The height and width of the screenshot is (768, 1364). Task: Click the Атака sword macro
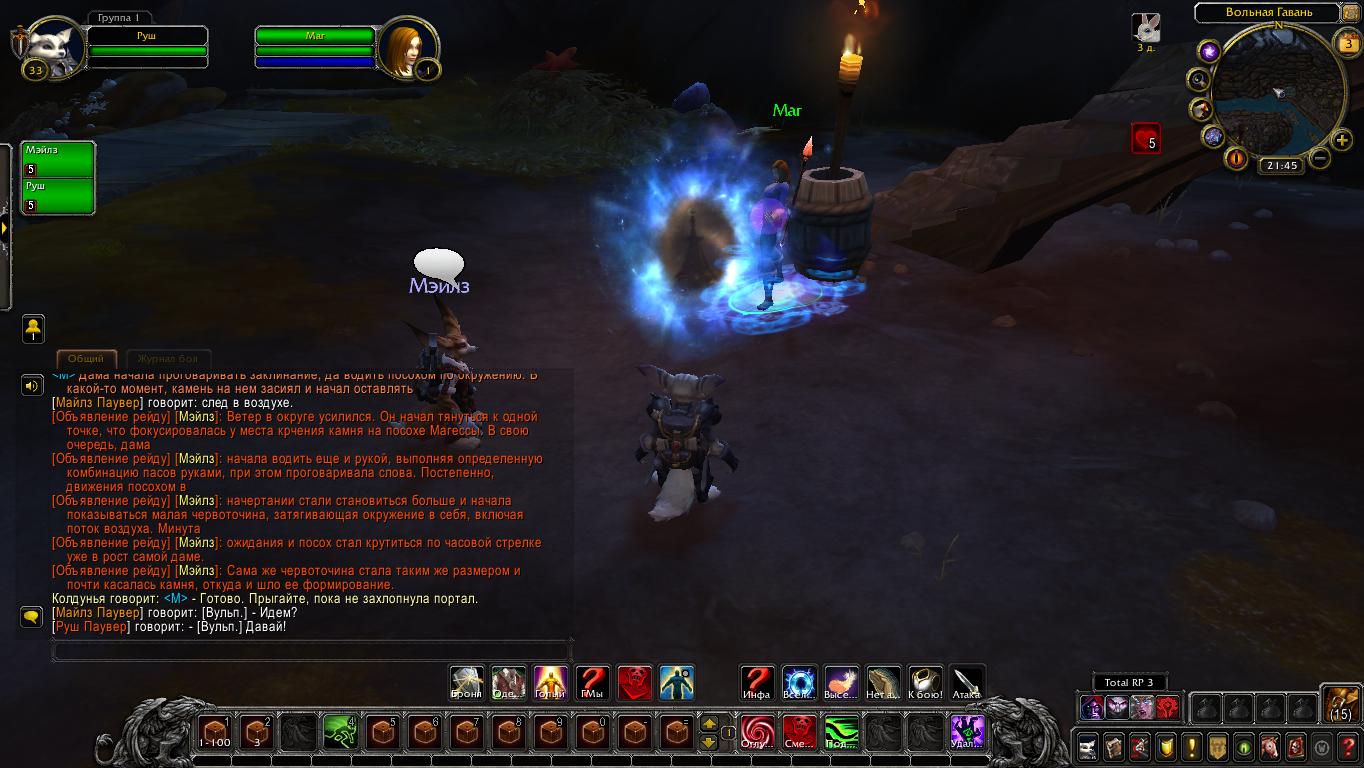[967, 682]
